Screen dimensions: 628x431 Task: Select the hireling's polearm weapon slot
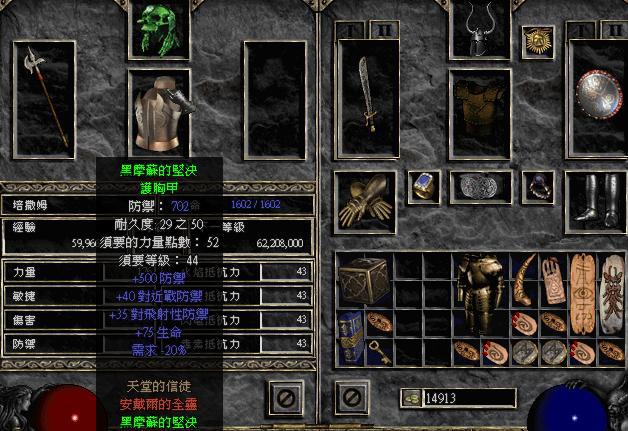pyautogui.click(x=44, y=95)
